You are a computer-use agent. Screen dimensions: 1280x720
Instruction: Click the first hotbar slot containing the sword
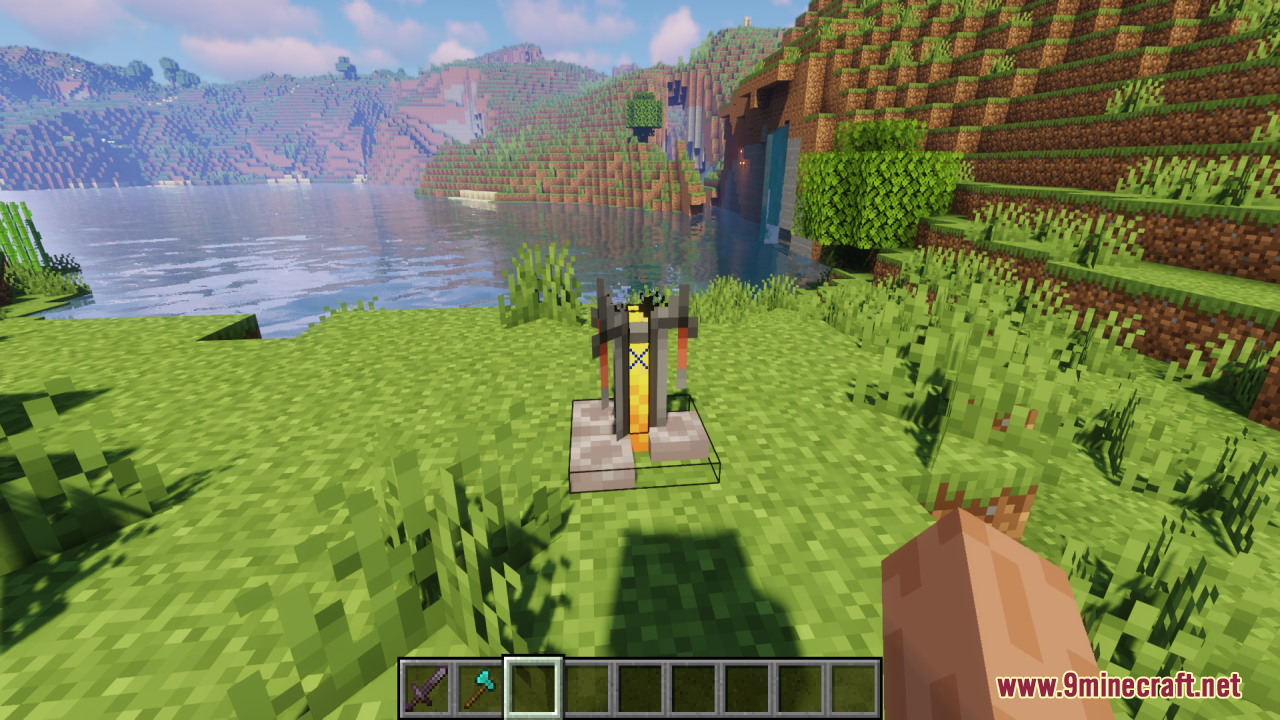click(428, 688)
